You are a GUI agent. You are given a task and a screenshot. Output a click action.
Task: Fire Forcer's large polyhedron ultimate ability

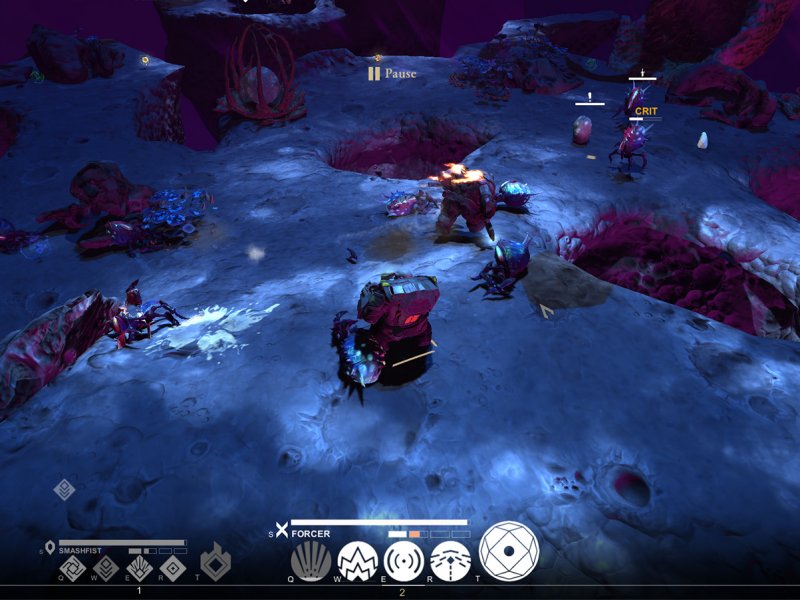tap(509, 551)
